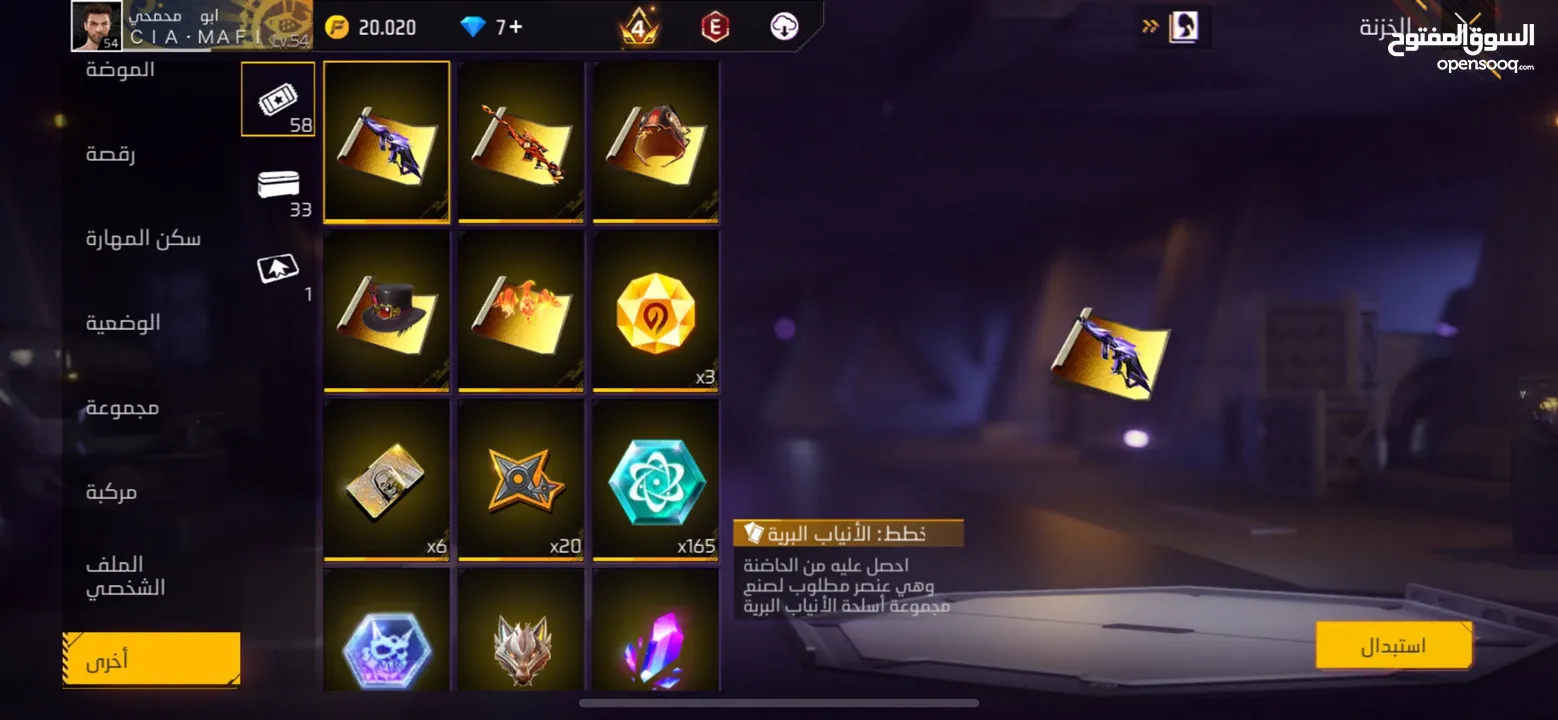Open the player profile avatar
Image resolution: width=1558 pixels, height=720 pixels.
97,26
